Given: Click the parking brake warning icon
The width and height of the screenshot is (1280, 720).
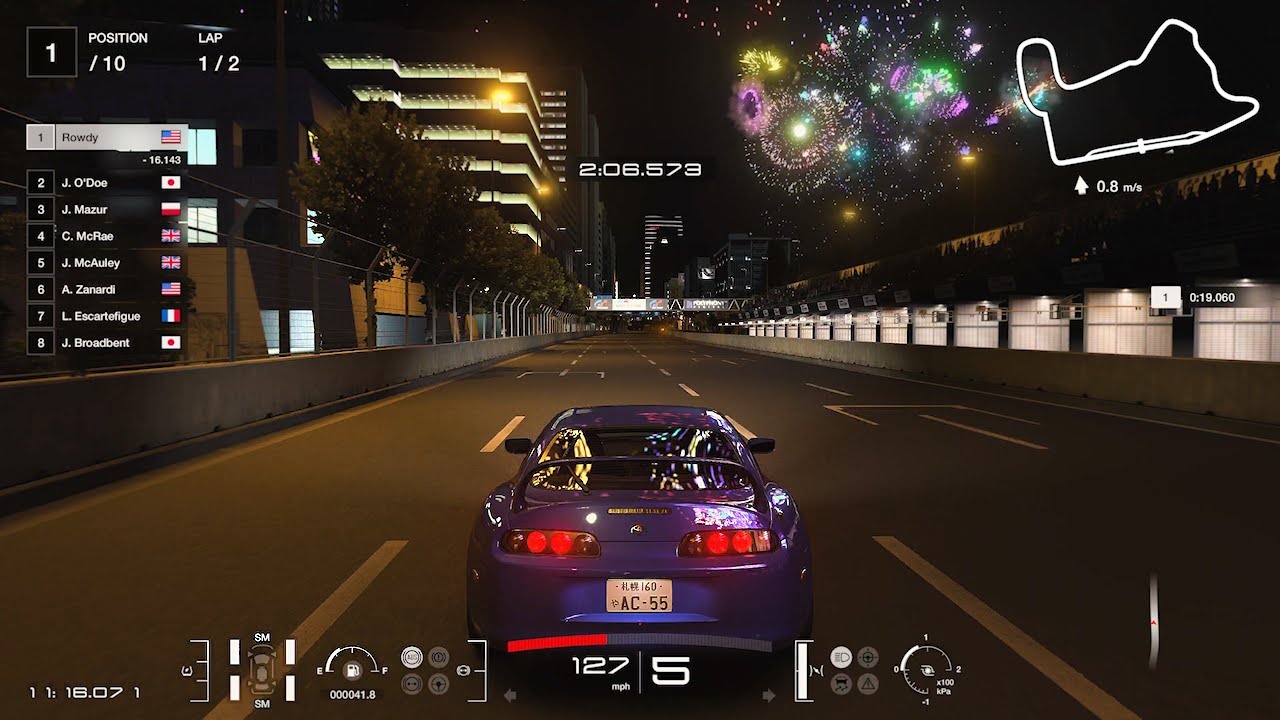Looking at the screenshot, I should coord(438,657).
